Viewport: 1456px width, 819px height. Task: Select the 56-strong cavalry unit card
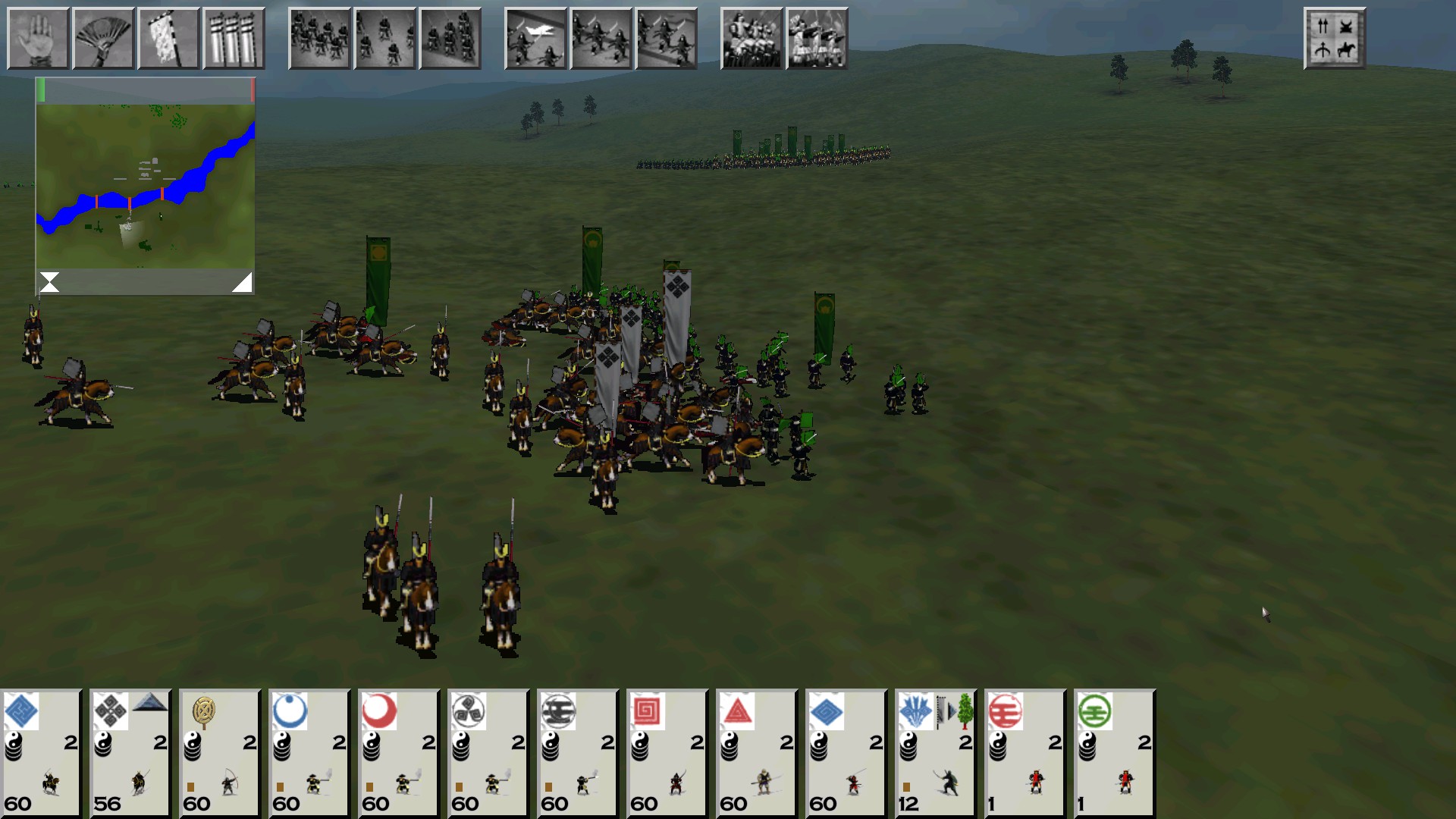129,751
